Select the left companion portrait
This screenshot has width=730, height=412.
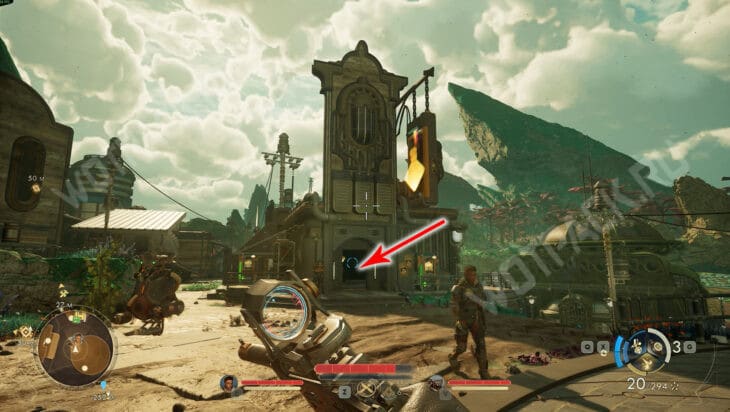pos(229,382)
